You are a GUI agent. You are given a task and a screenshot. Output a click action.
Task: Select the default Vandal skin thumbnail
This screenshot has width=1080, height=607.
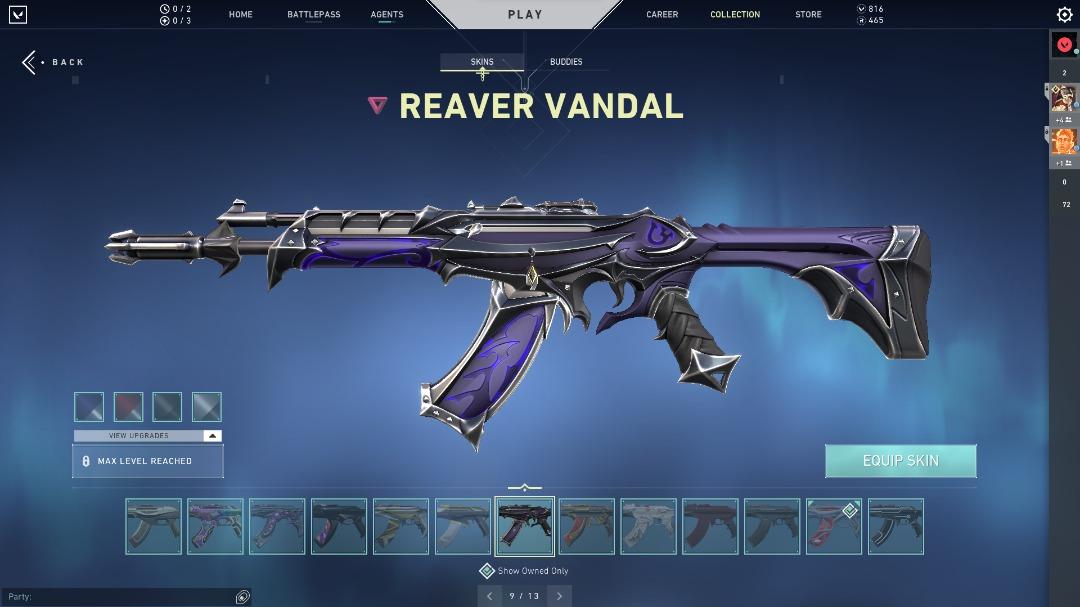tap(154, 526)
